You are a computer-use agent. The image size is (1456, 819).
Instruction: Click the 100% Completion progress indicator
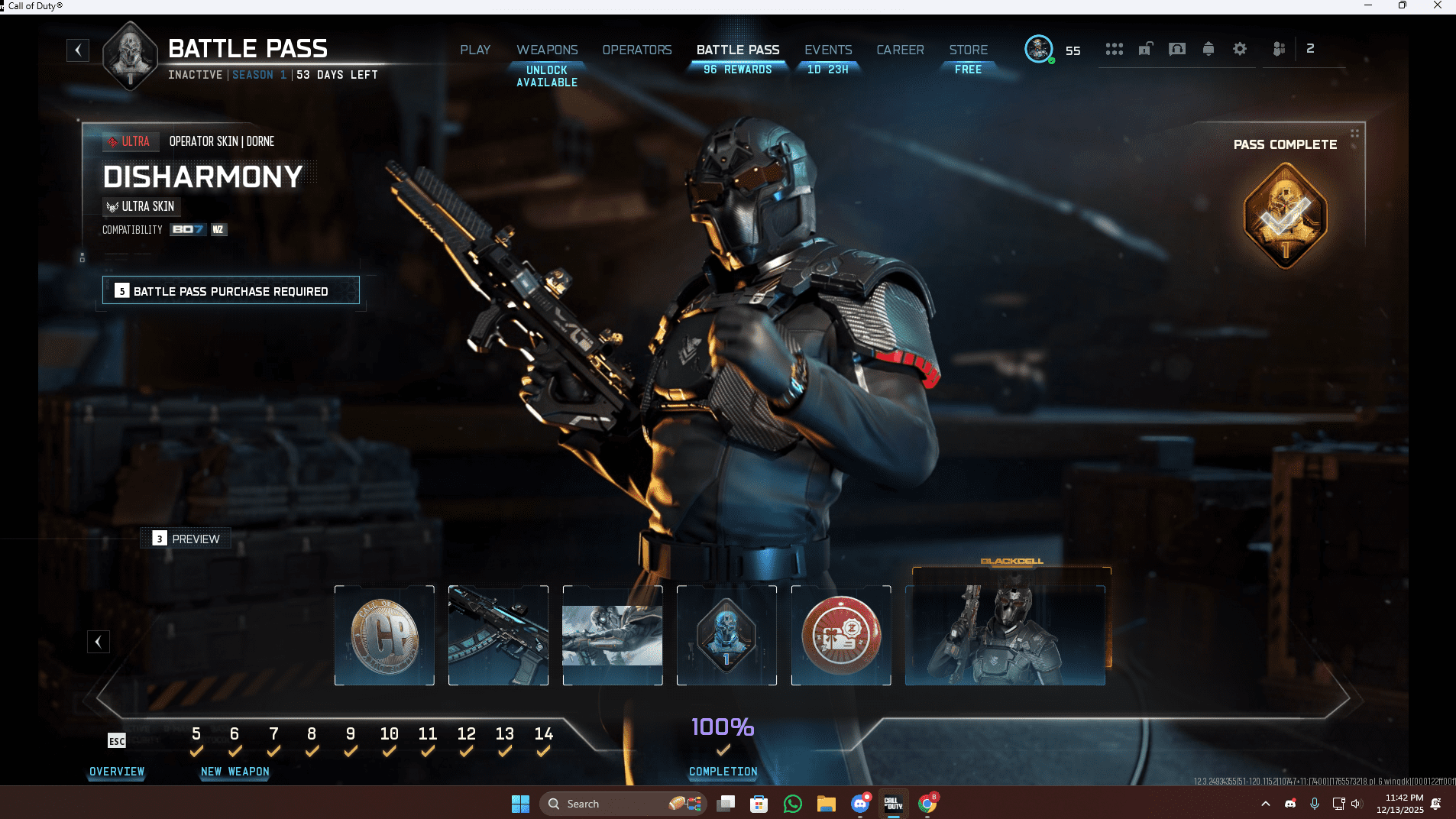[721, 728]
